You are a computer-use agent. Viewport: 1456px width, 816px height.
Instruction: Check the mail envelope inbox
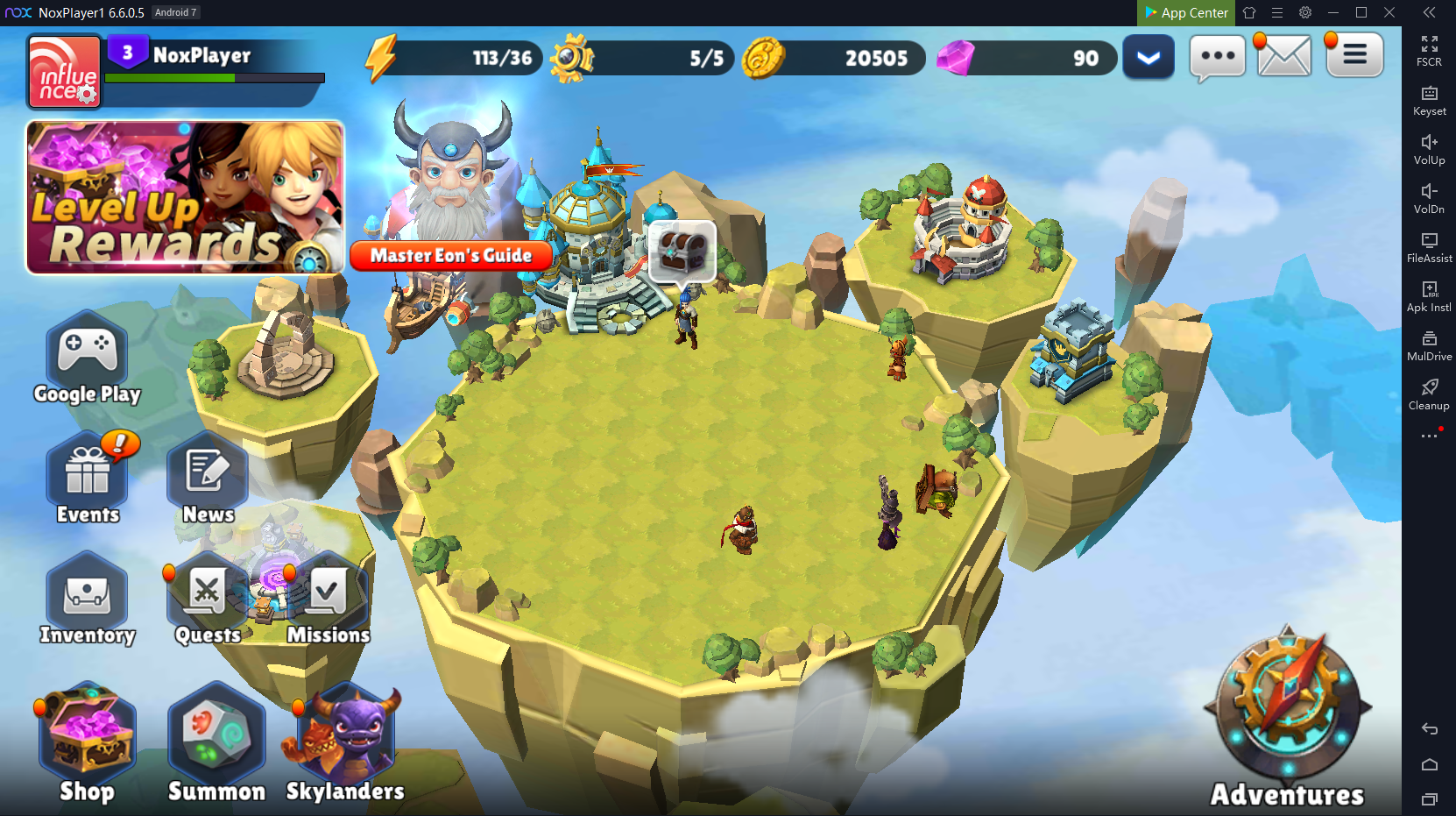tap(1283, 57)
